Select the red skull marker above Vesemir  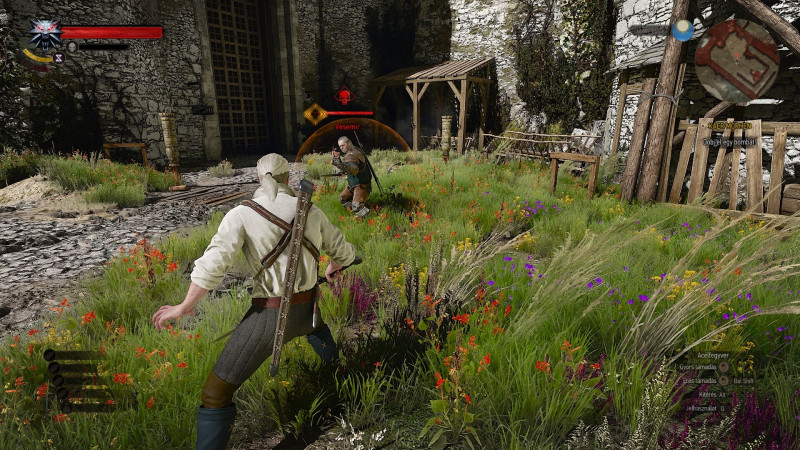pos(344,97)
